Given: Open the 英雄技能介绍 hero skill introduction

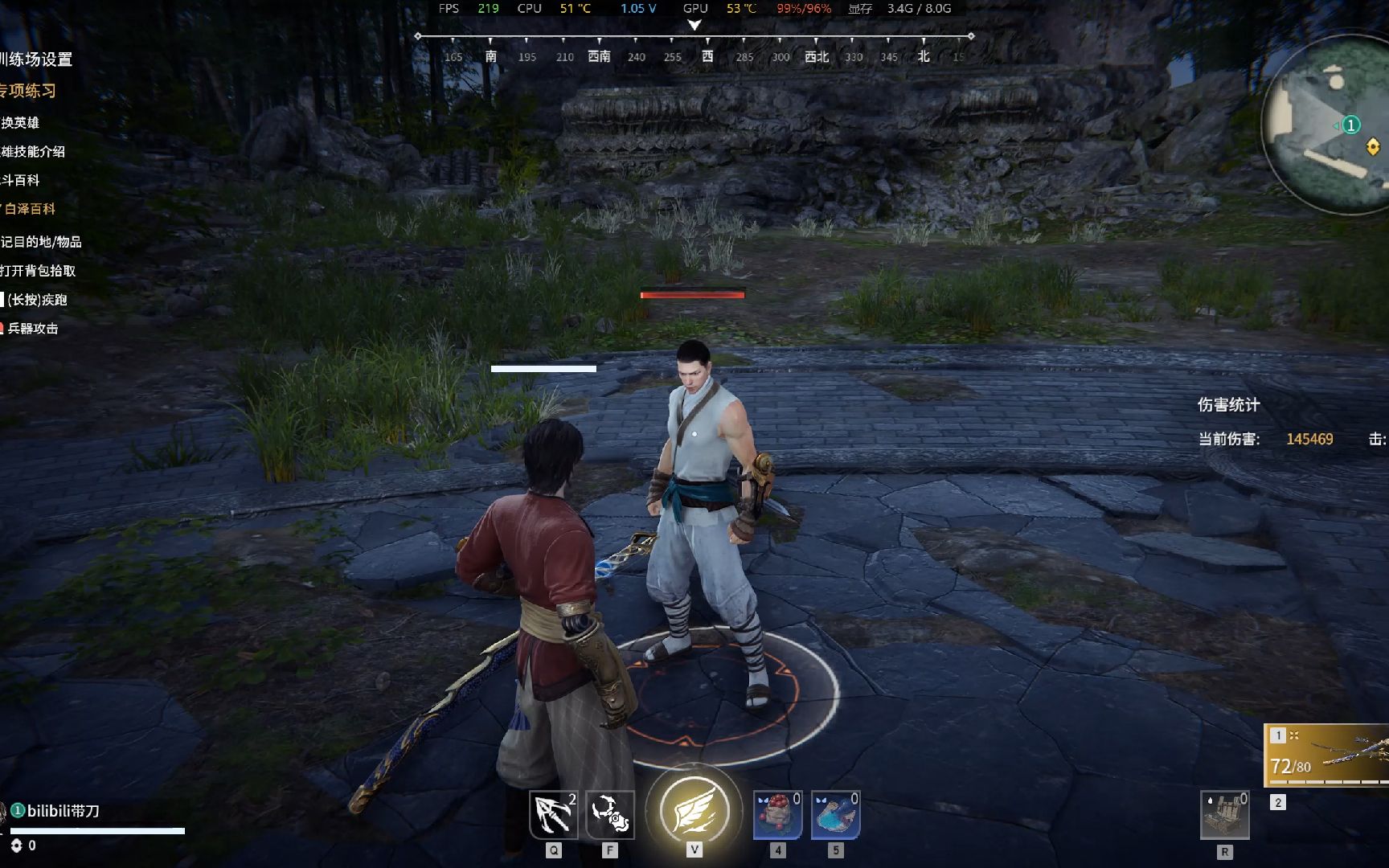Looking at the screenshot, I should tap(33, 152).
